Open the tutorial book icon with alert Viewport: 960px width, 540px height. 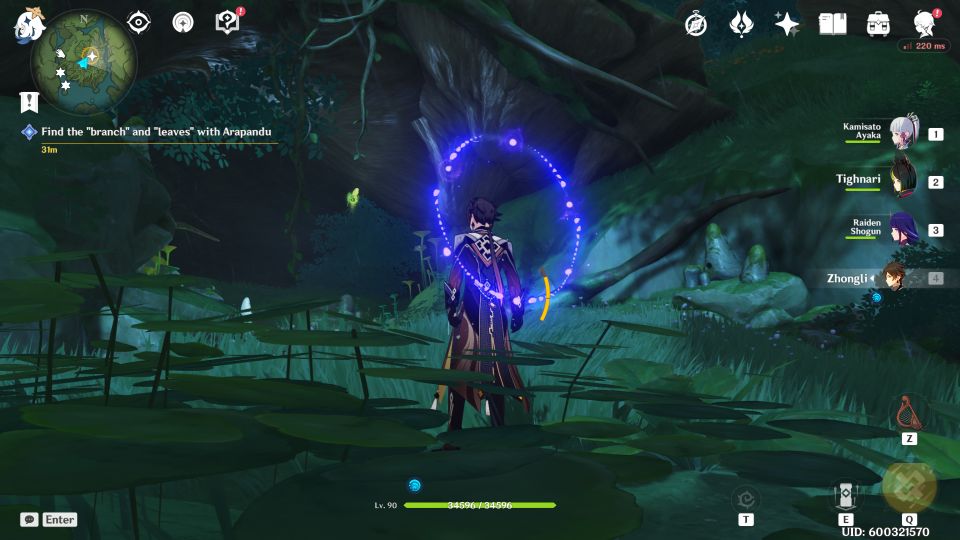pos(227,22)
